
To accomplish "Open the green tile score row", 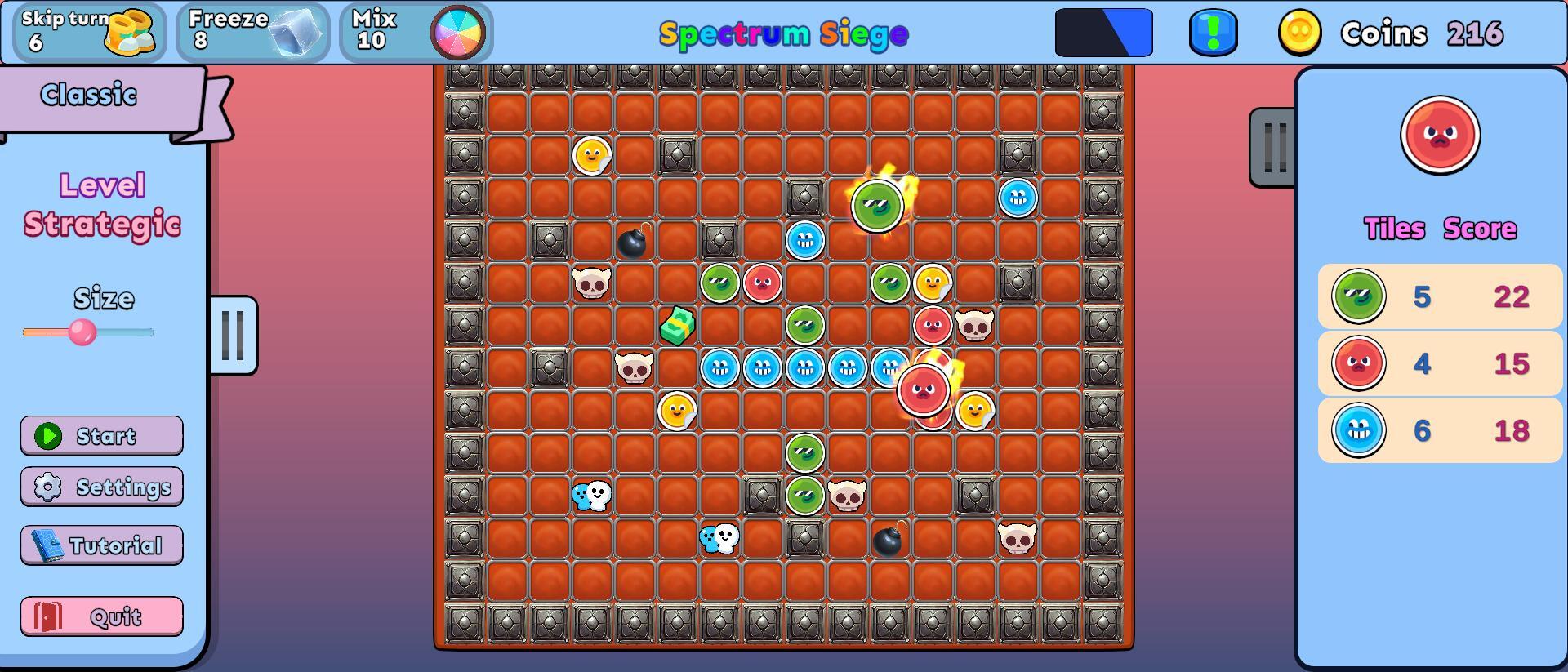I will point(1439,296).
